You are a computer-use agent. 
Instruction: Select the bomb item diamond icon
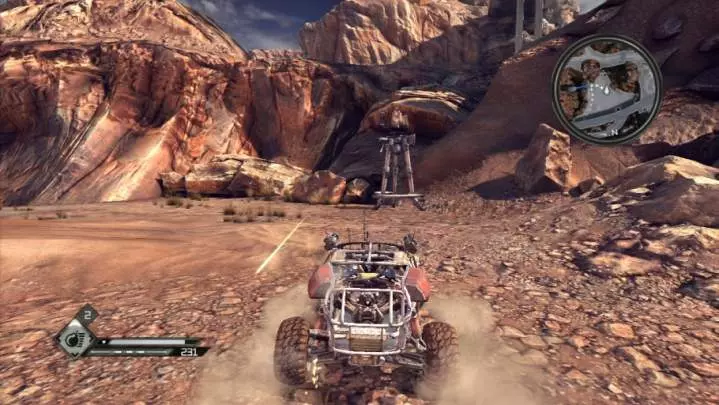tap(74, 339)
